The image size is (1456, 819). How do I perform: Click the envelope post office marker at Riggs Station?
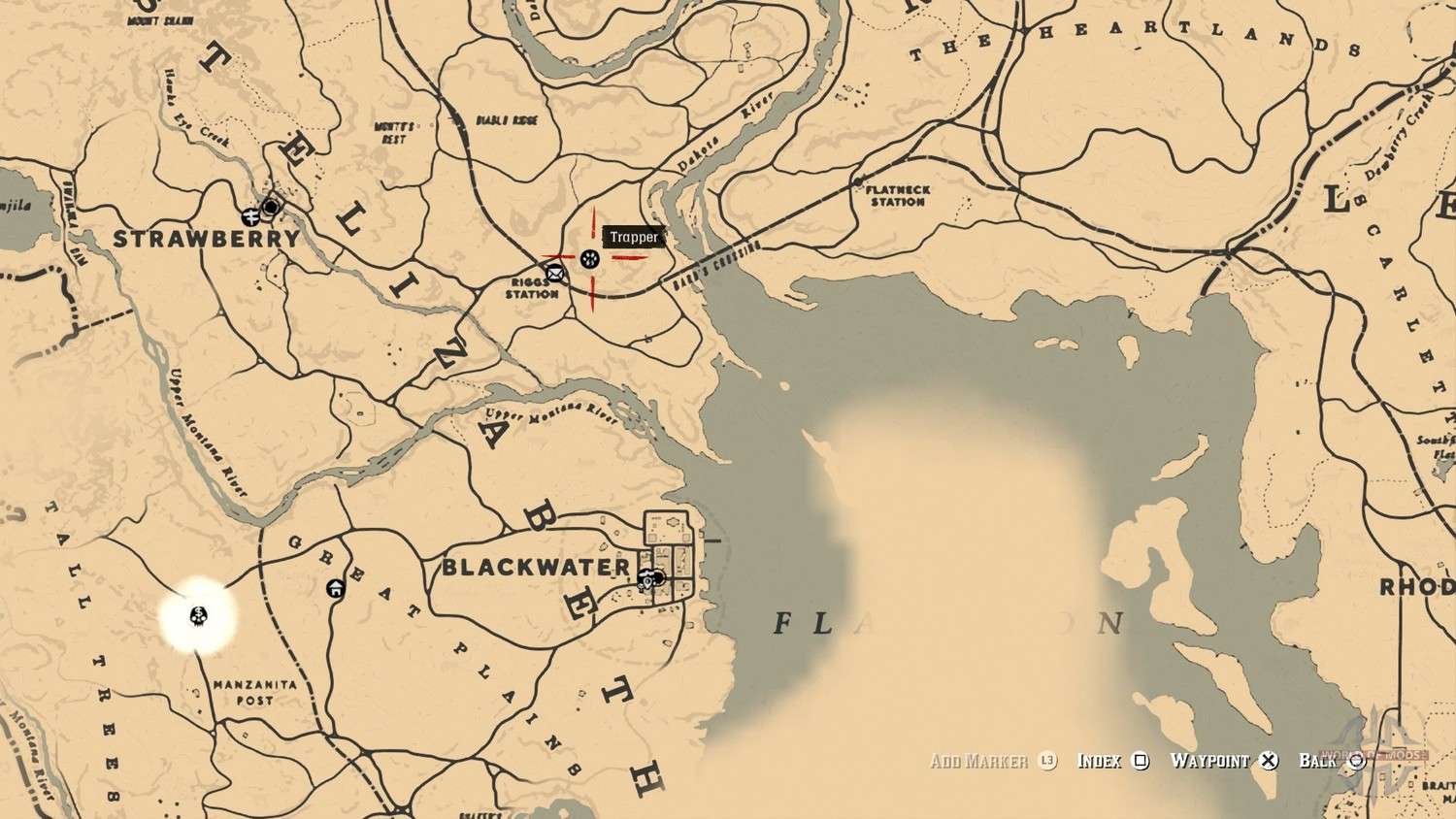[554, 273]
